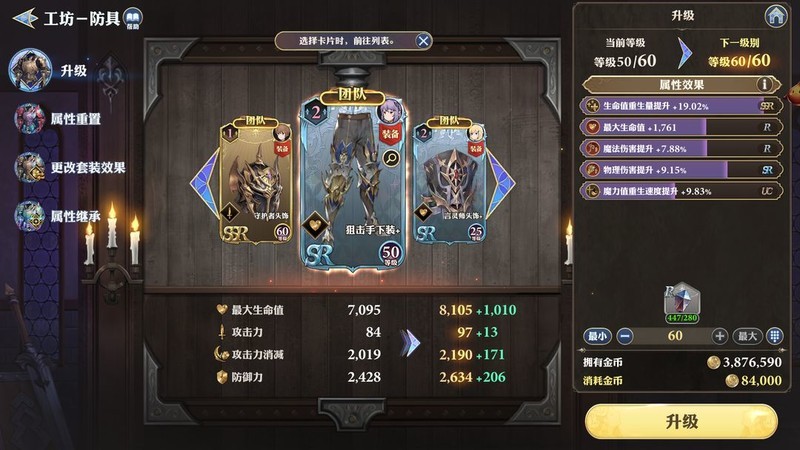Open the 属性重置 attribute reset option
The width and height of the screenshot is (800, 450).
point(60,118)
